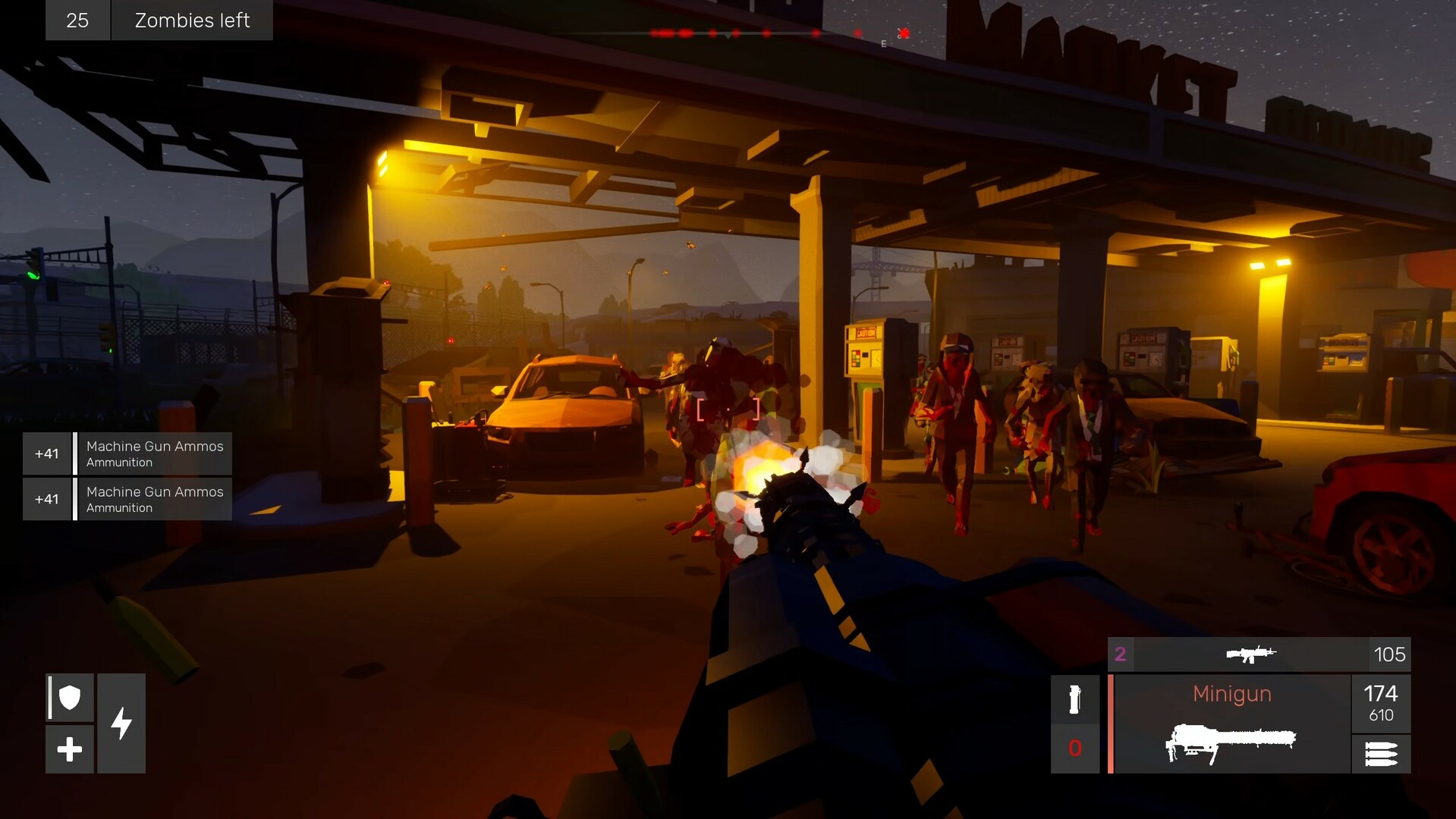Click the +41 ammunition pickup label
This screenshot has height=819, width=1456.
pos(47,453)
